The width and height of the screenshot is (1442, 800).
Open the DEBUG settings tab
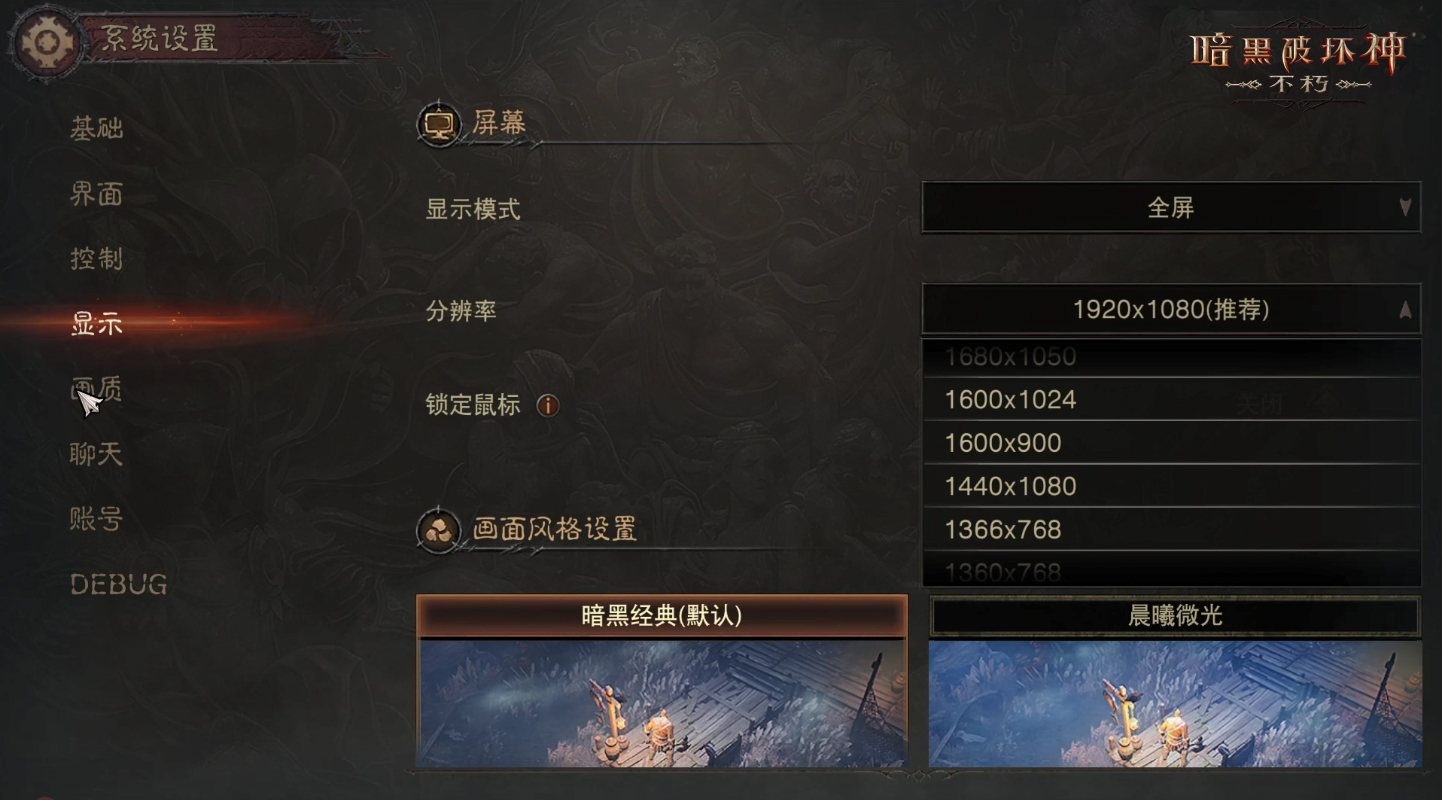coord(117,585)
